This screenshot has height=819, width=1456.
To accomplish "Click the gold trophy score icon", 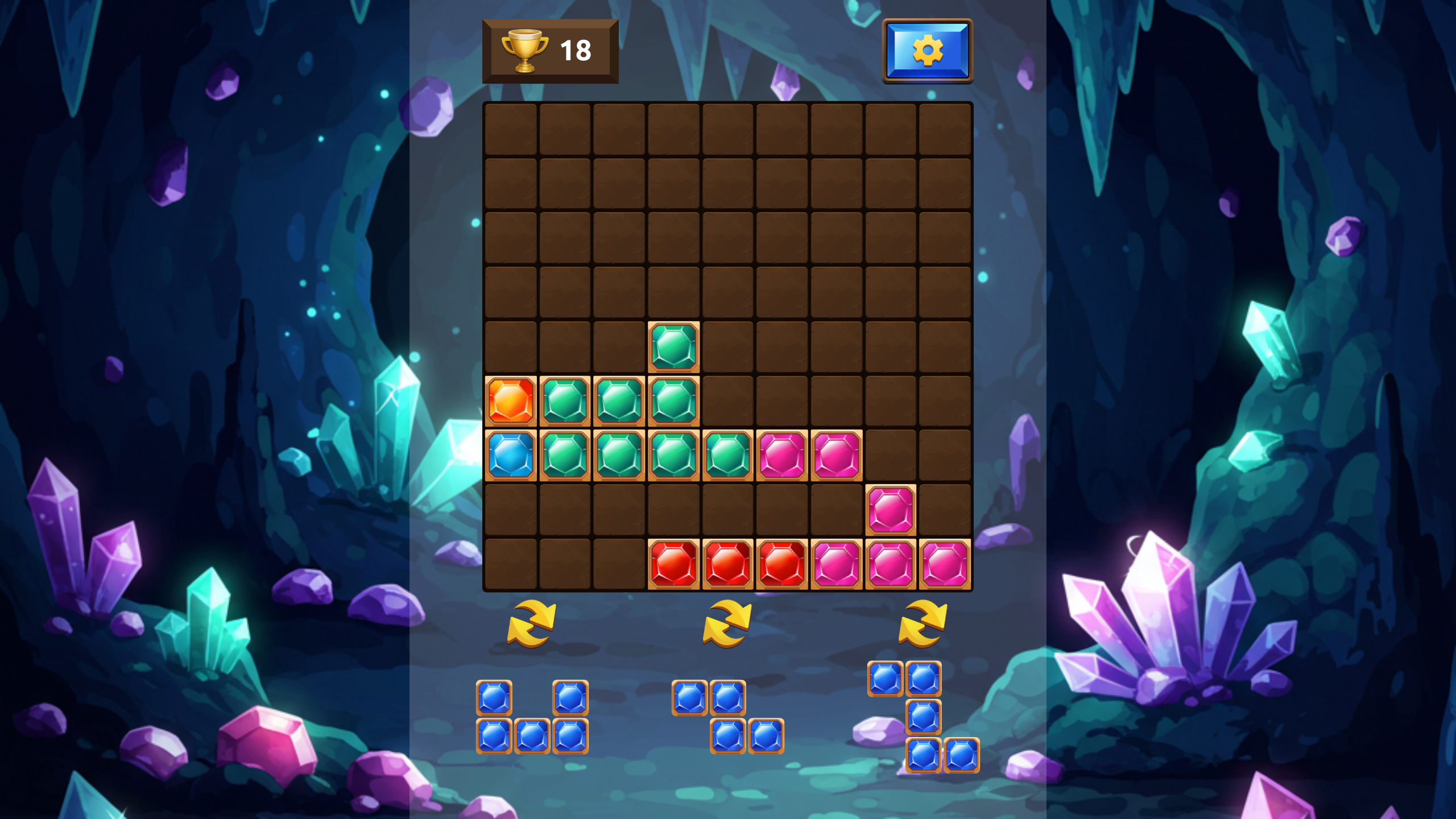I will pos(524,50).
